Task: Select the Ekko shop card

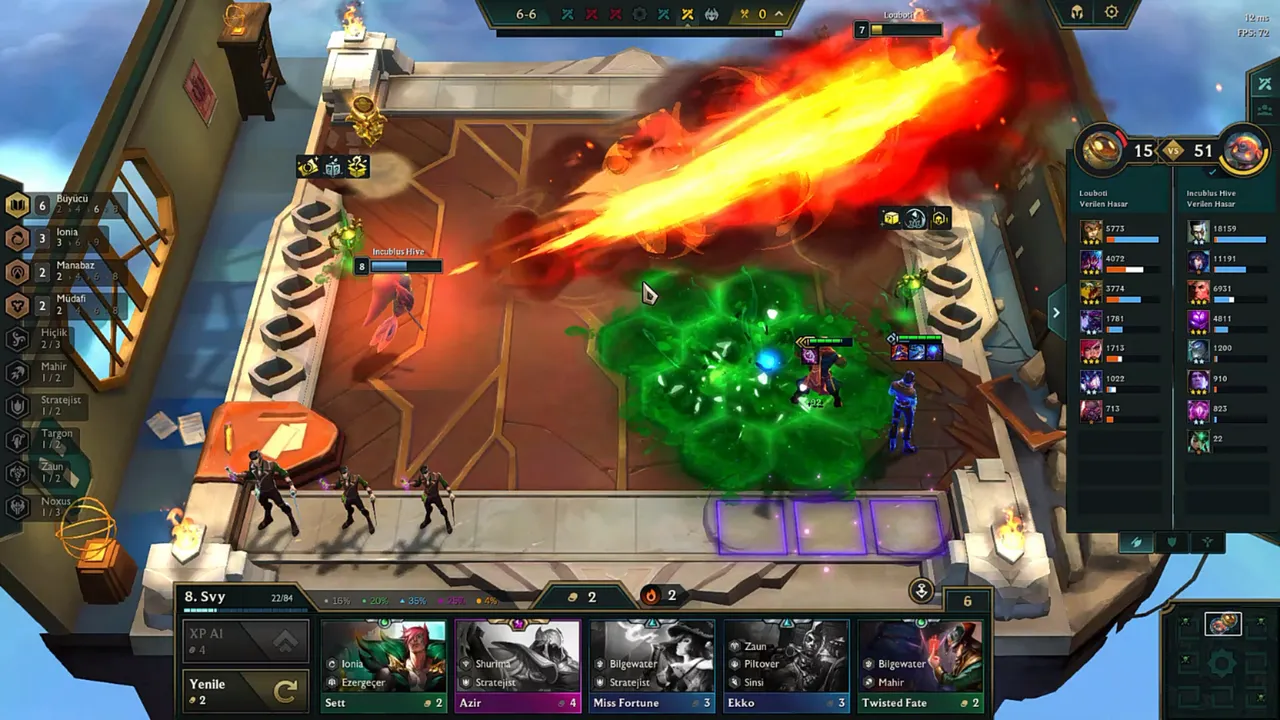Action: click(786, 665)
